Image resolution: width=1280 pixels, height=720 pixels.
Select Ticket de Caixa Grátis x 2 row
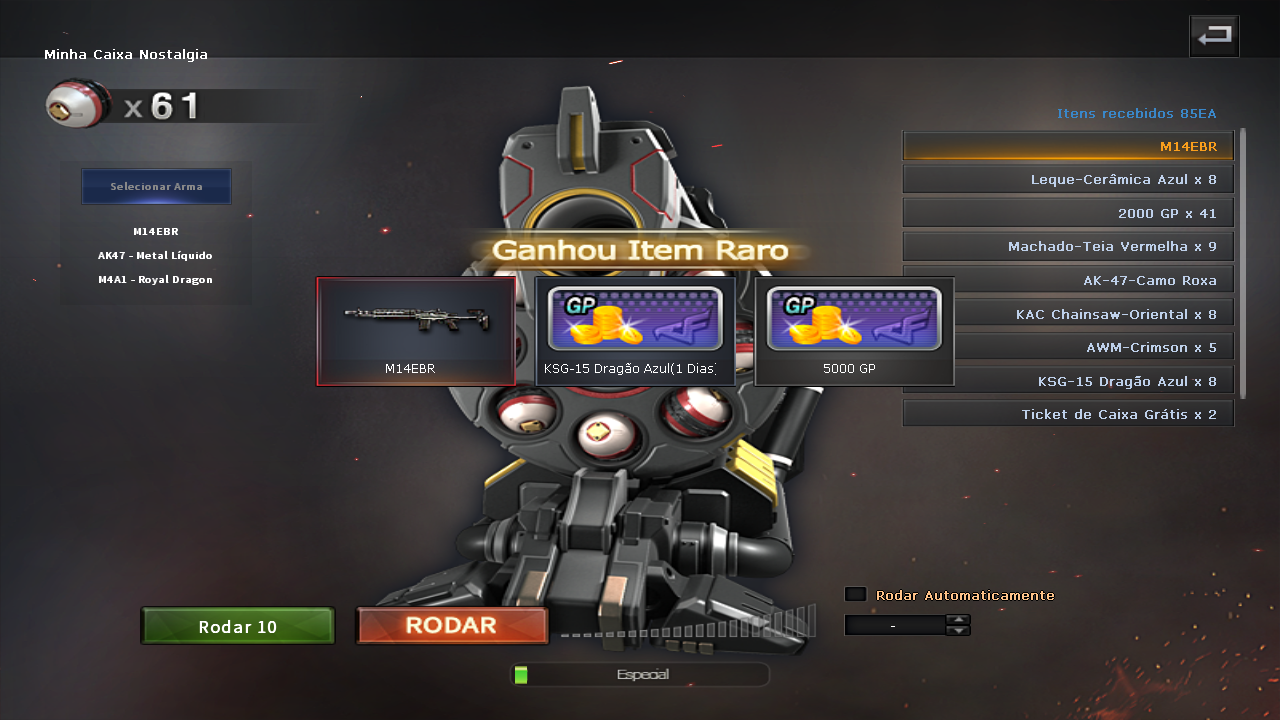pyautogui.click(x=1068, y=414)
